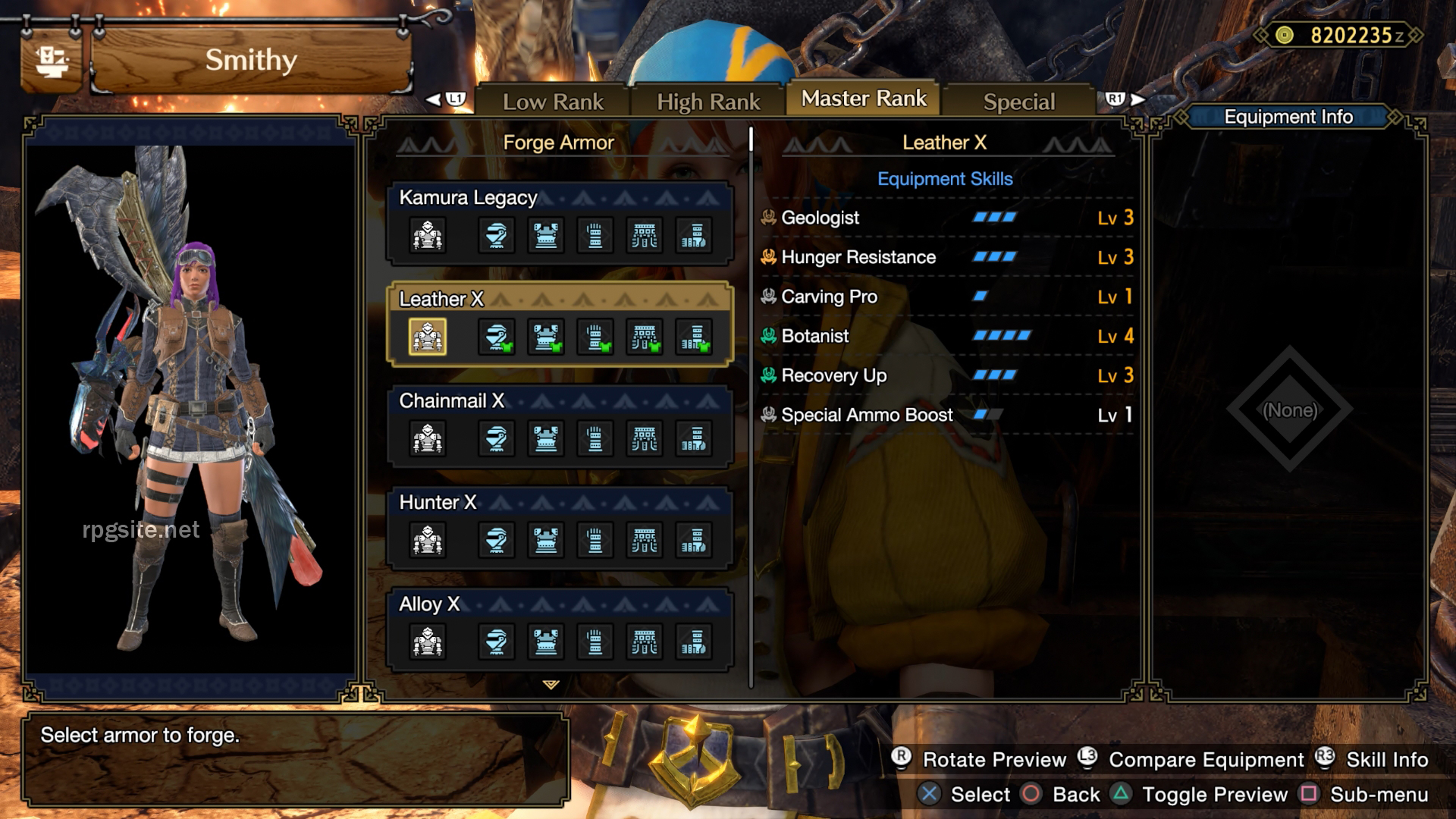Screen dimensions: 1456x819
Task: Select the Alloy X greaves icon
Action: coord(694,642)
